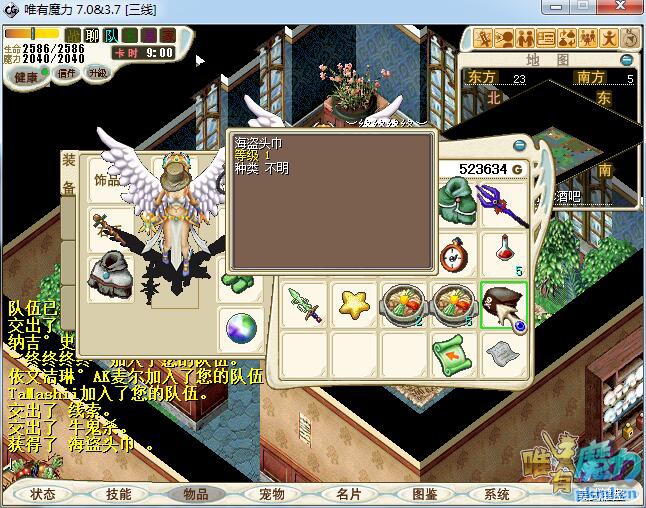Select the green dagger item slot

(x=304, y=304)
